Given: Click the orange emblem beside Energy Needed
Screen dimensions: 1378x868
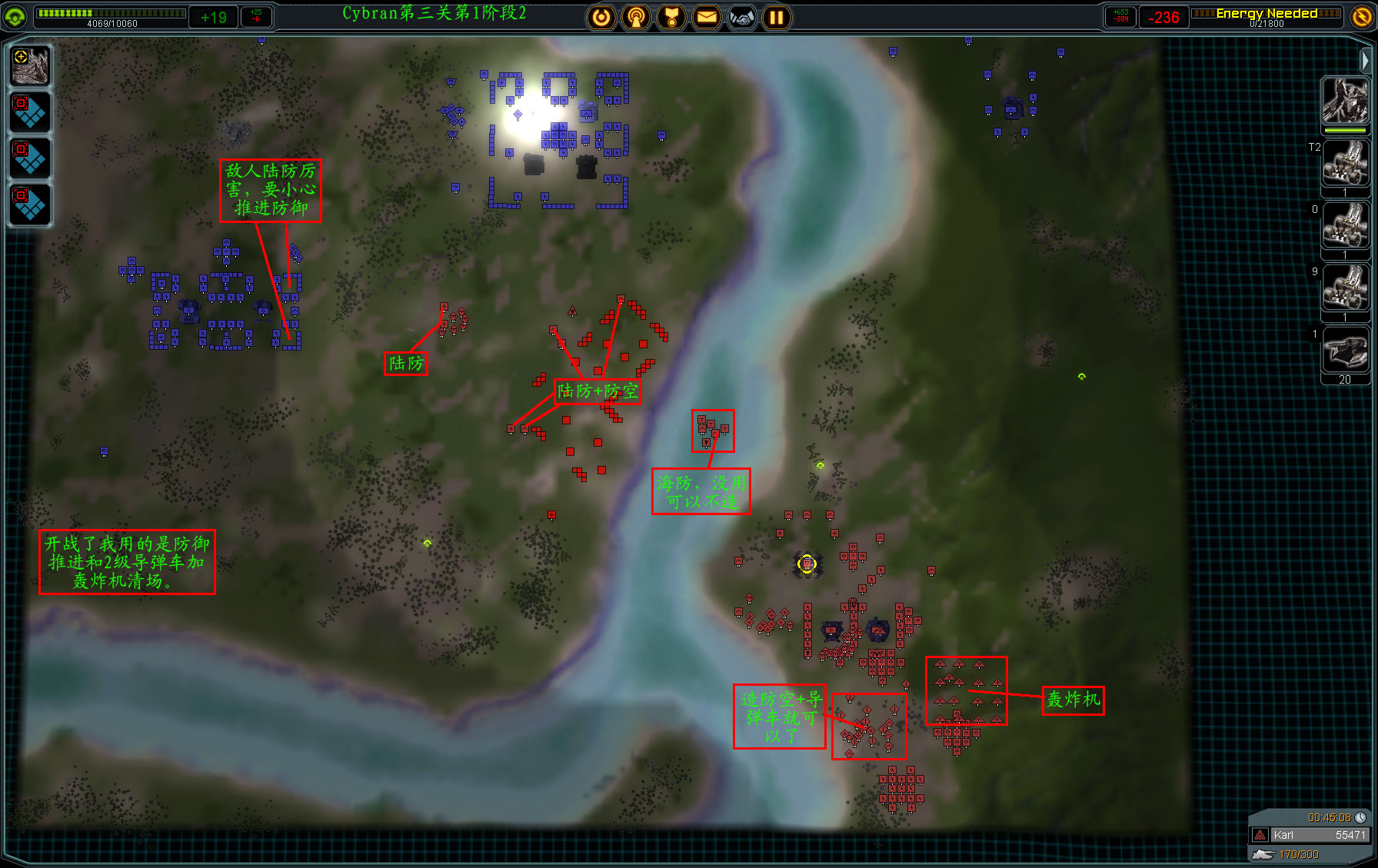Looking at the screenshot, I should (x=1362, y=17).
